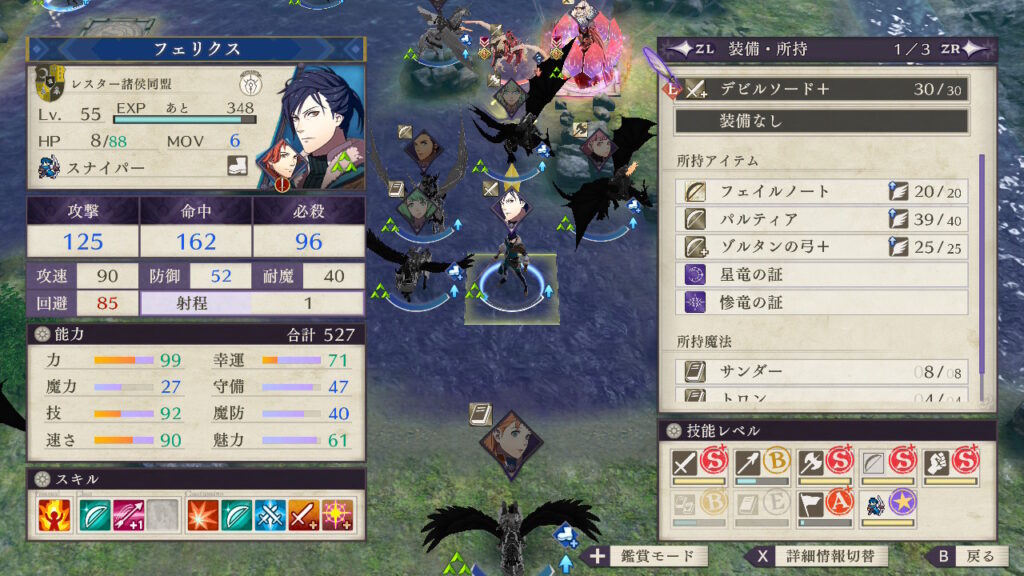Select the lance skill level B tile
Screen dimensions: 1024x576
[x=760, y=465]
